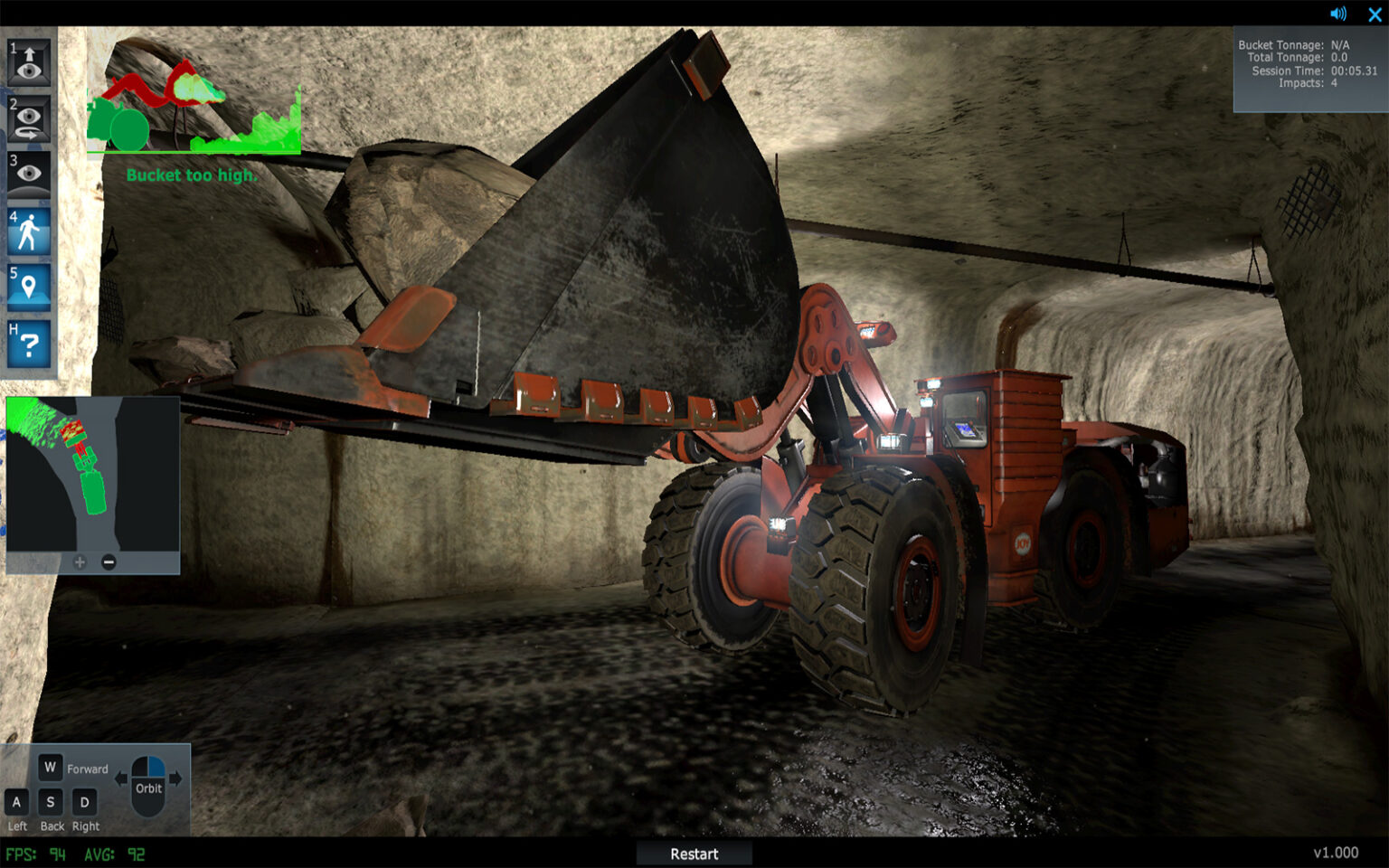1389x868 pixels.
Task: Enable walk mode with the walking person icon
Action: tap(28, 231)
